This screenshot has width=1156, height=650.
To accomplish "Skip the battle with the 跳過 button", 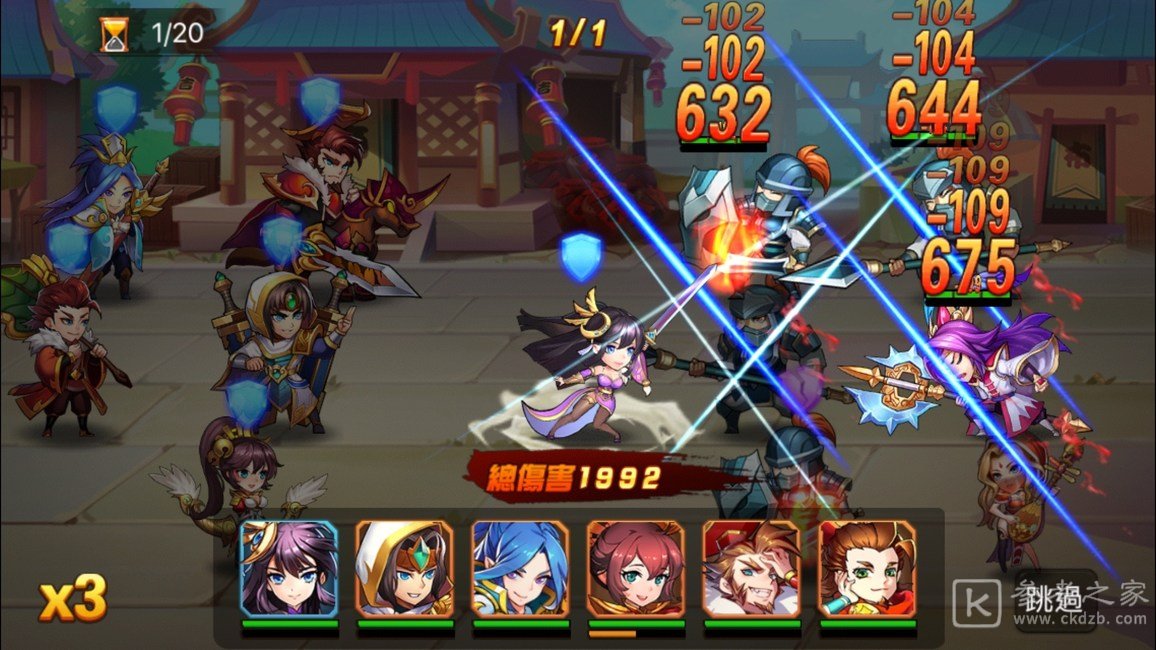I will pyautogui.click(x=1054, y=599).
